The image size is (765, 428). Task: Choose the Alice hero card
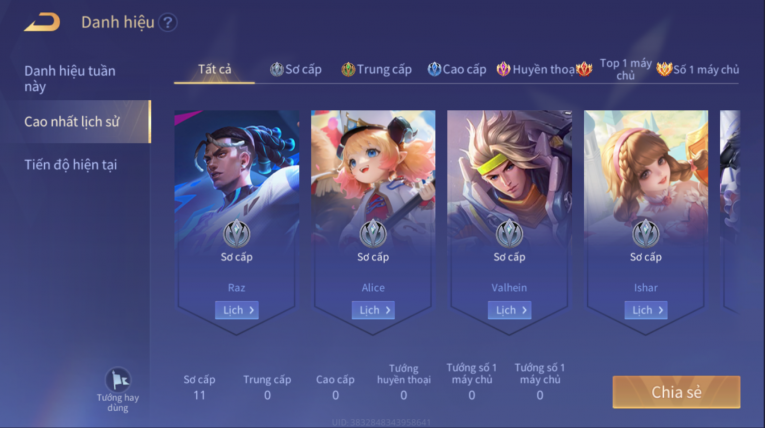tap(373, 200)
